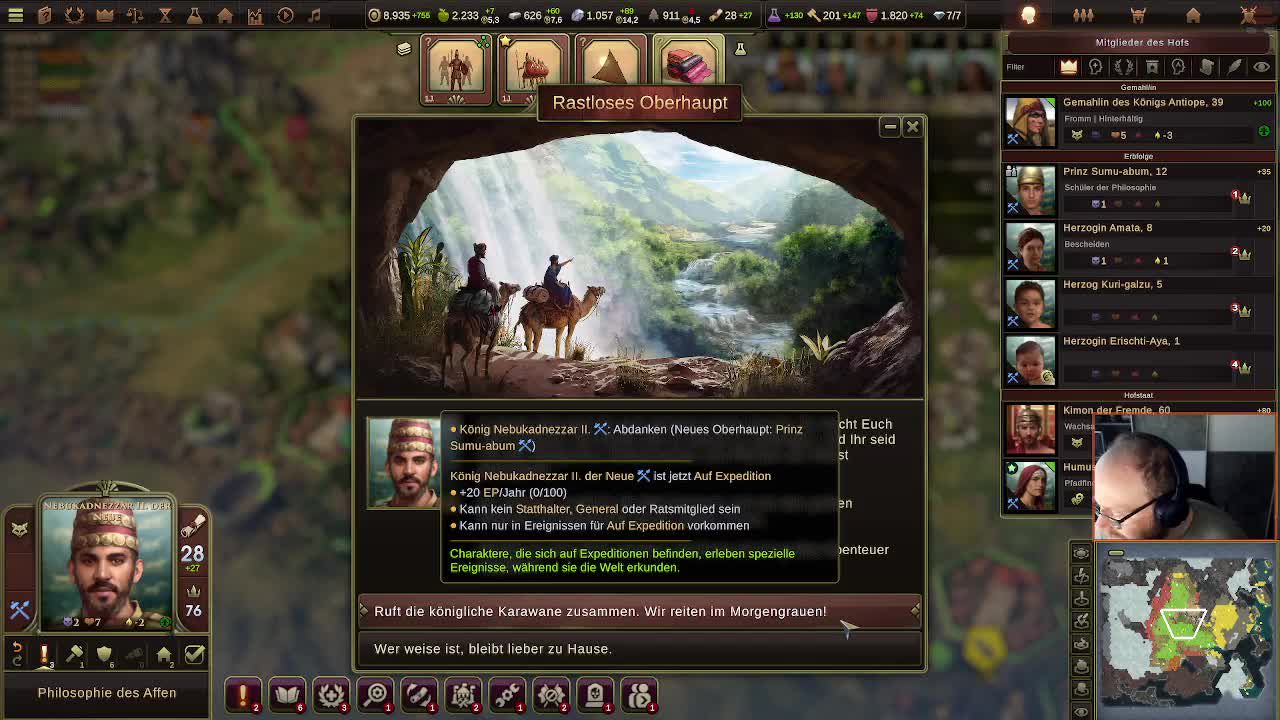Minimize the event popup window
The image size is (1280, 720).
pos(890,127)
